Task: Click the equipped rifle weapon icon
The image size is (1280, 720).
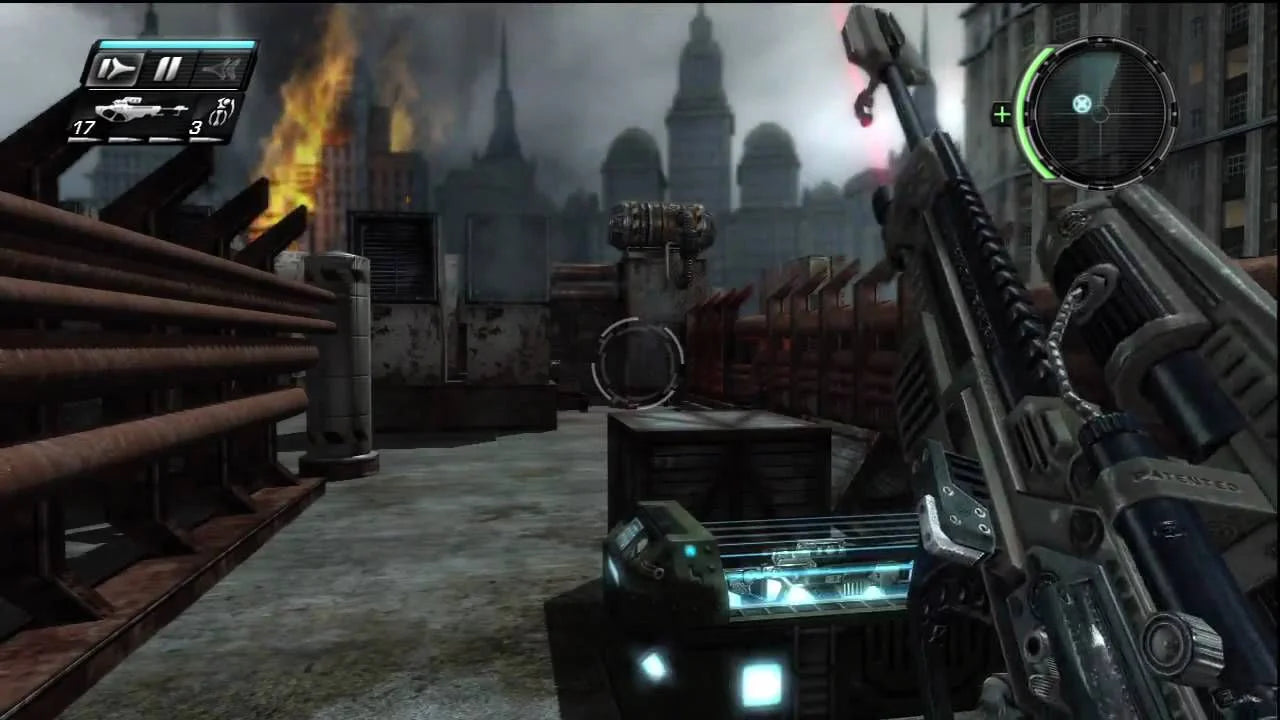Action: click(140, 109)
